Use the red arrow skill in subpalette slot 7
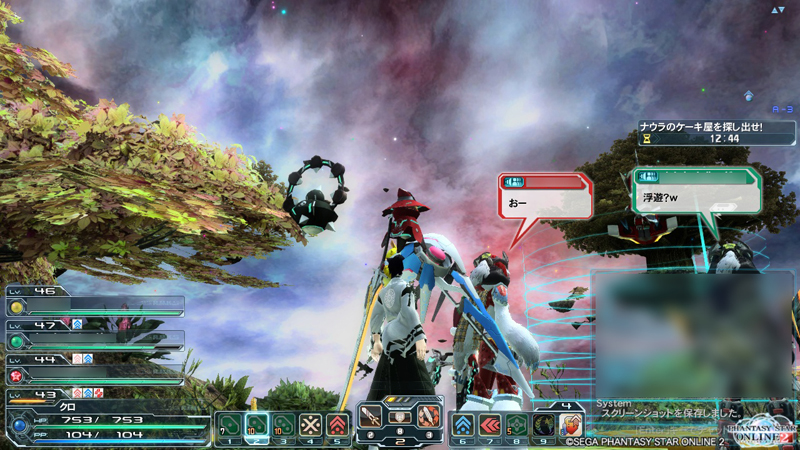The image size is (800, 450). [x=490, y=424]
